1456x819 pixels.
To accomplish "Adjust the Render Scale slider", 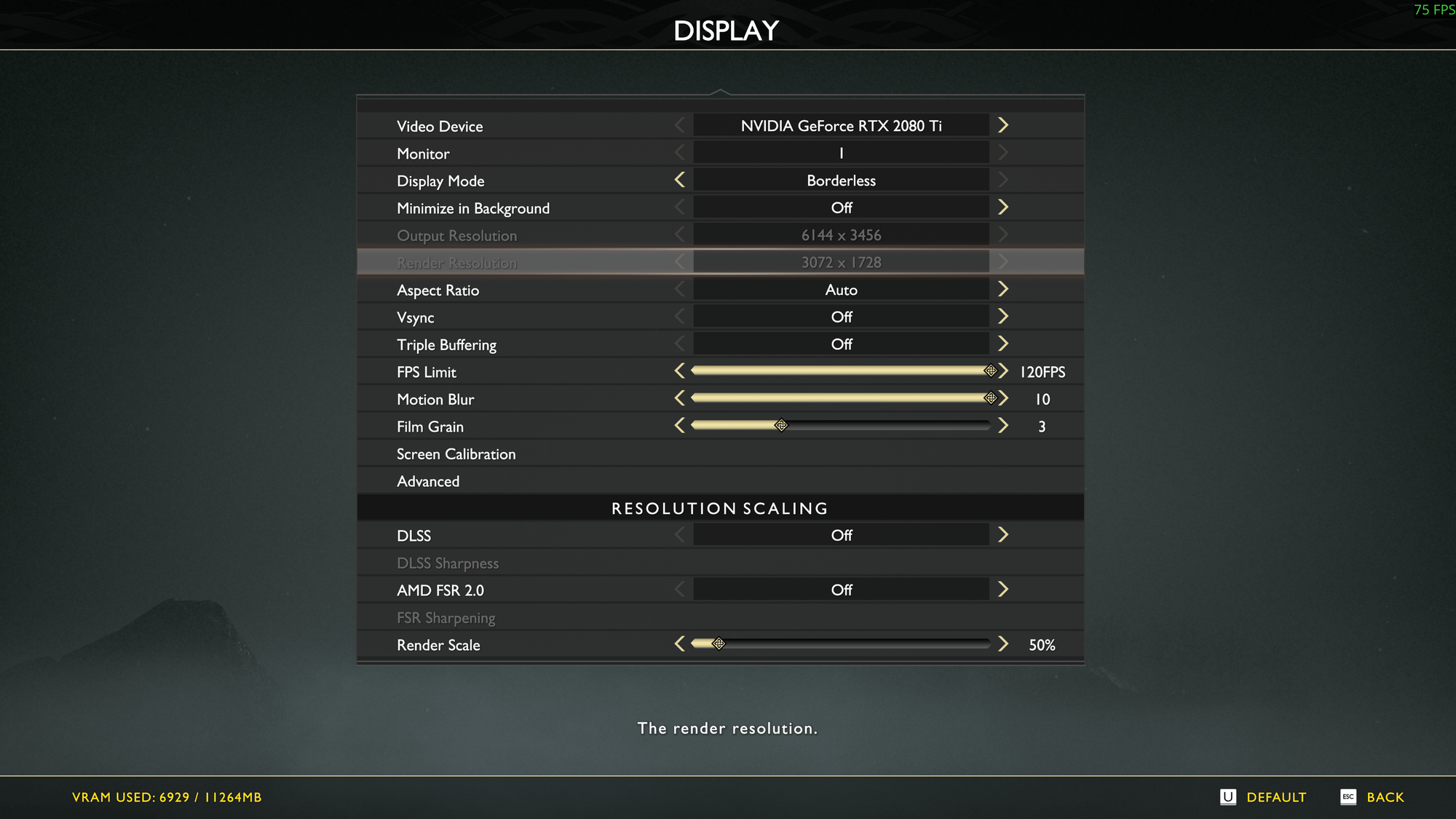I will point(841,644).
